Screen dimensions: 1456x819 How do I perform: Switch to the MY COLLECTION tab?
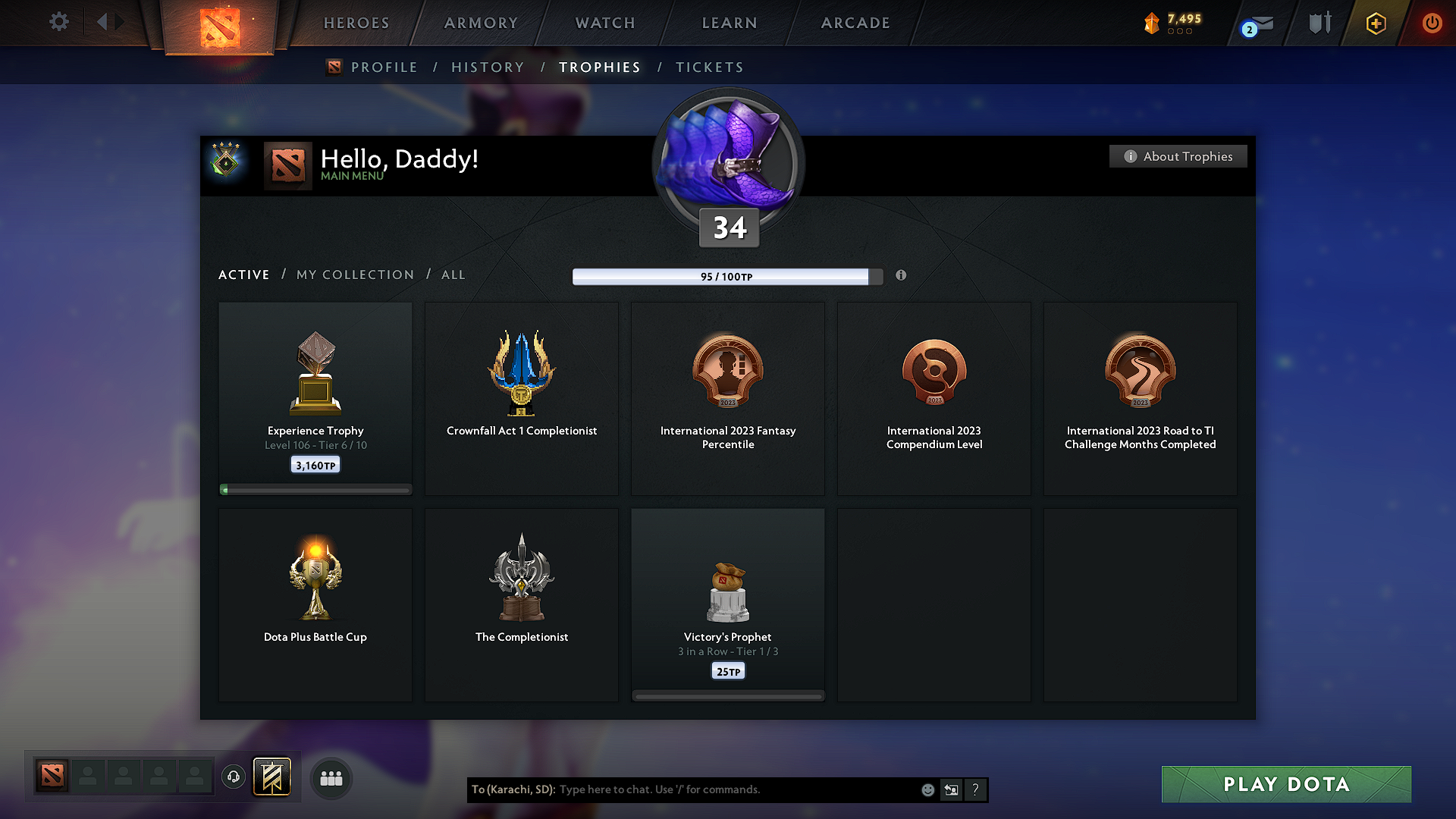point(354,275)
